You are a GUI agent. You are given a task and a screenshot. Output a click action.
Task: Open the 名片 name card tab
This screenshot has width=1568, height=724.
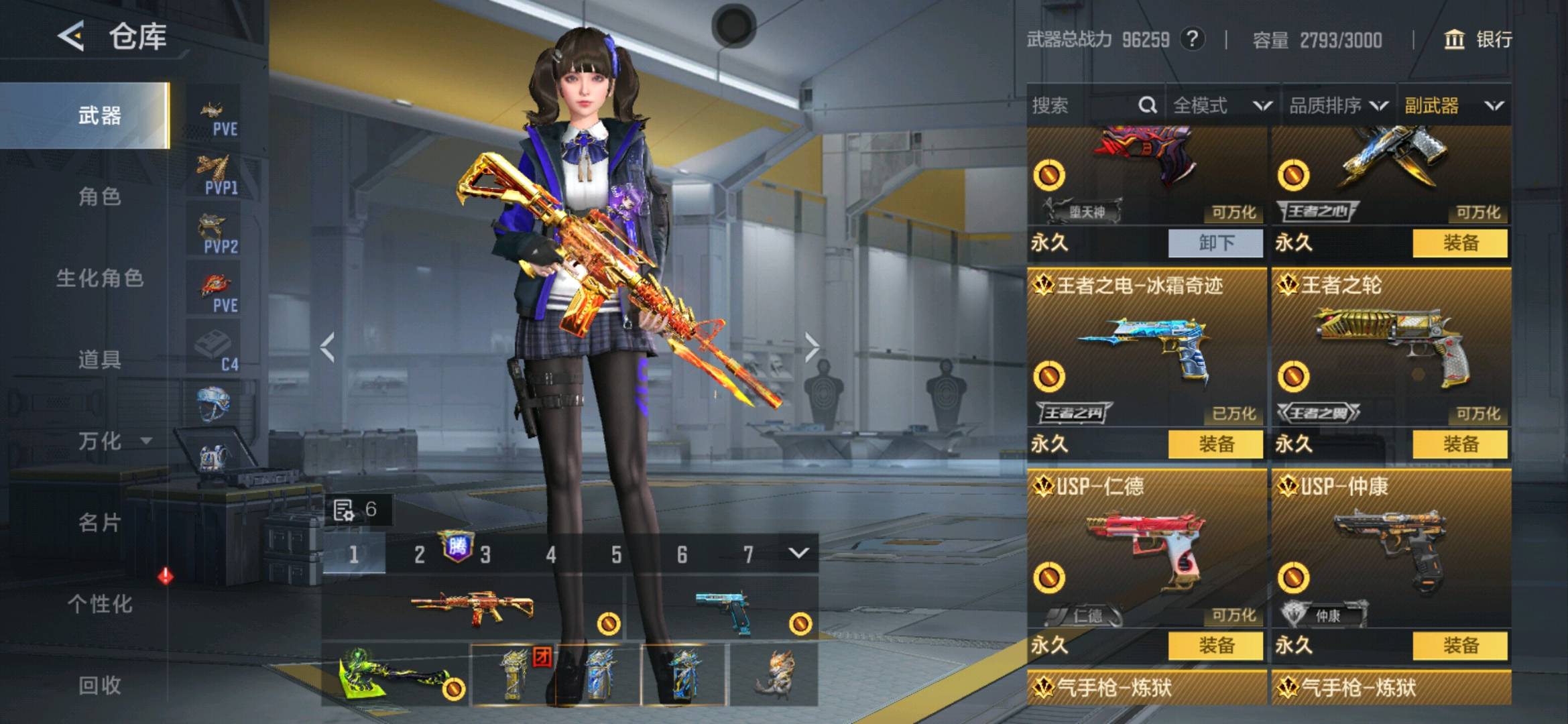[99, 522]
